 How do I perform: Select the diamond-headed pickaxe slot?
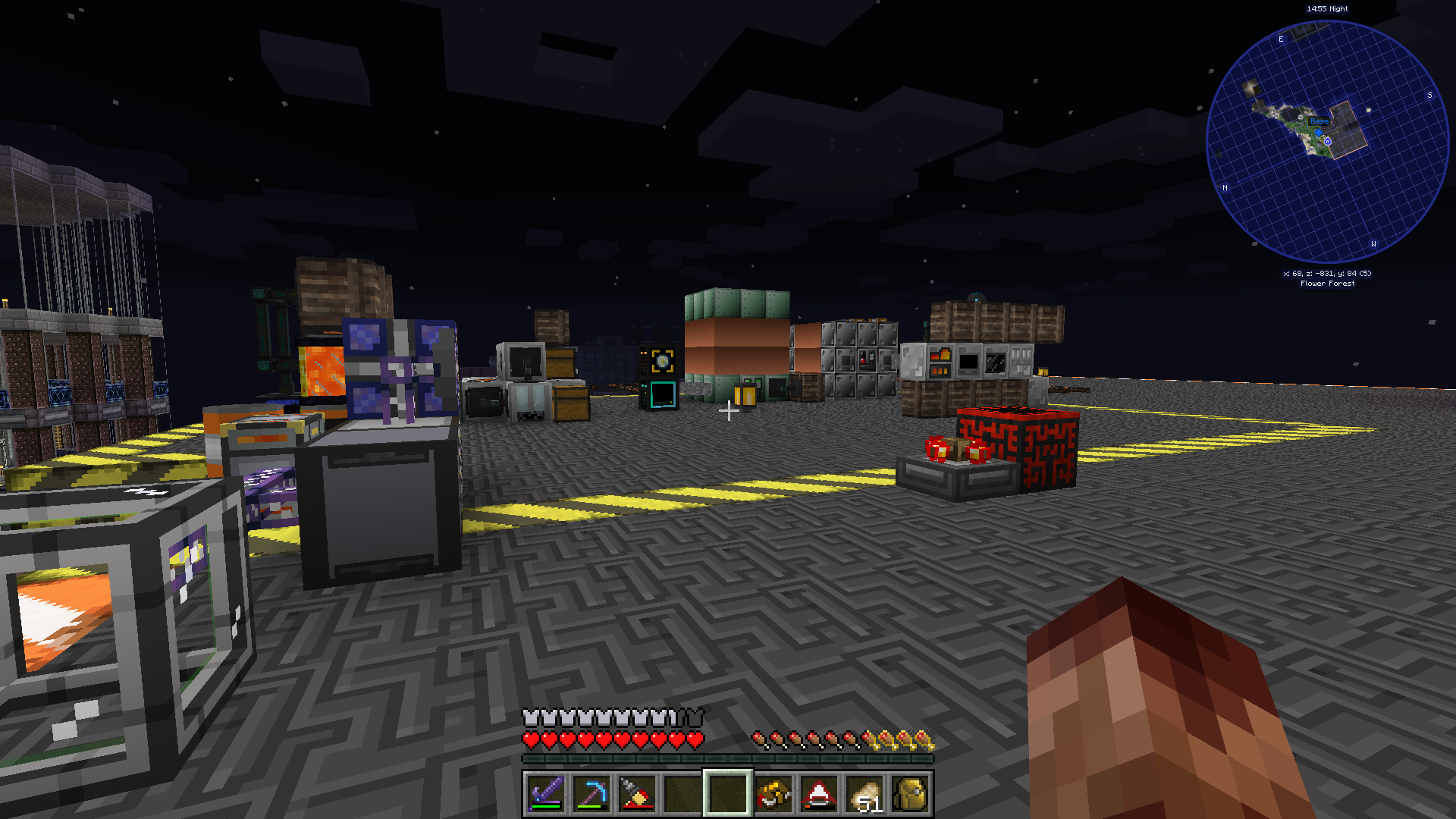coord(591,794)
